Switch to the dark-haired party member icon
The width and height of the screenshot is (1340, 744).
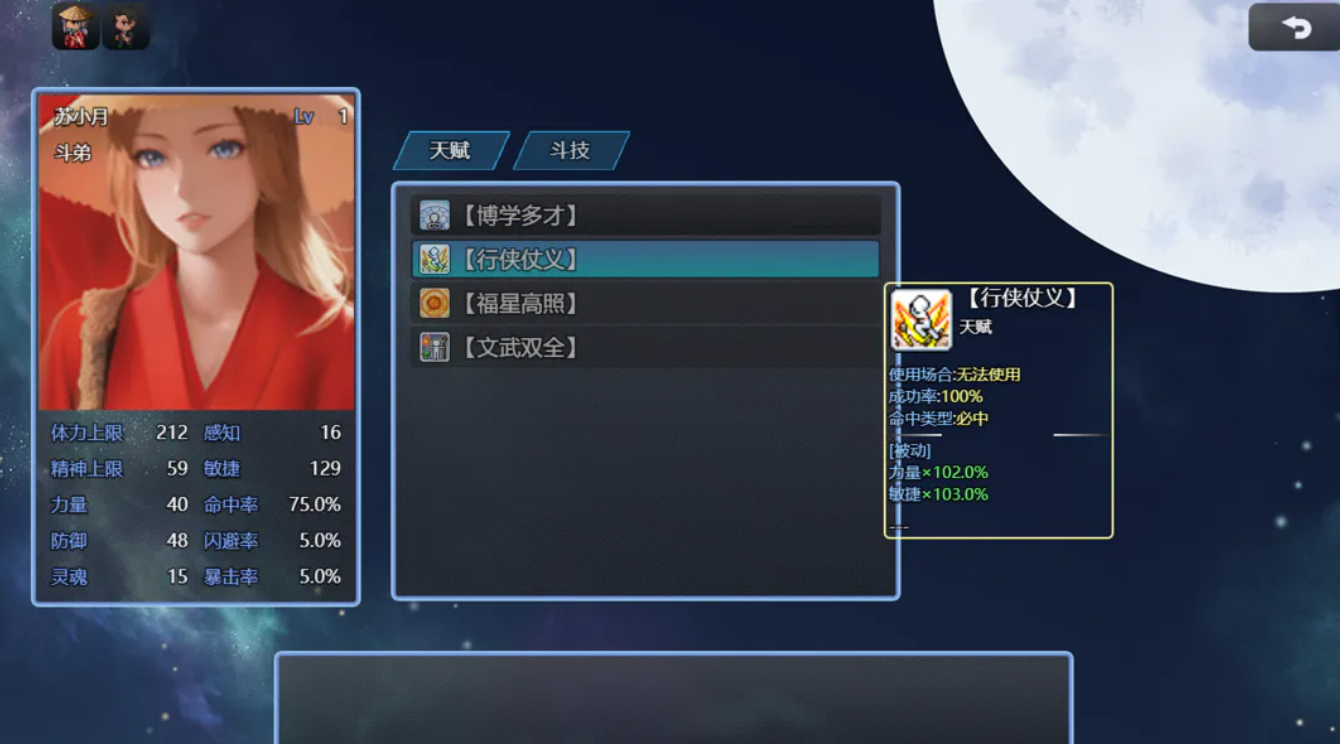point(126,26)
